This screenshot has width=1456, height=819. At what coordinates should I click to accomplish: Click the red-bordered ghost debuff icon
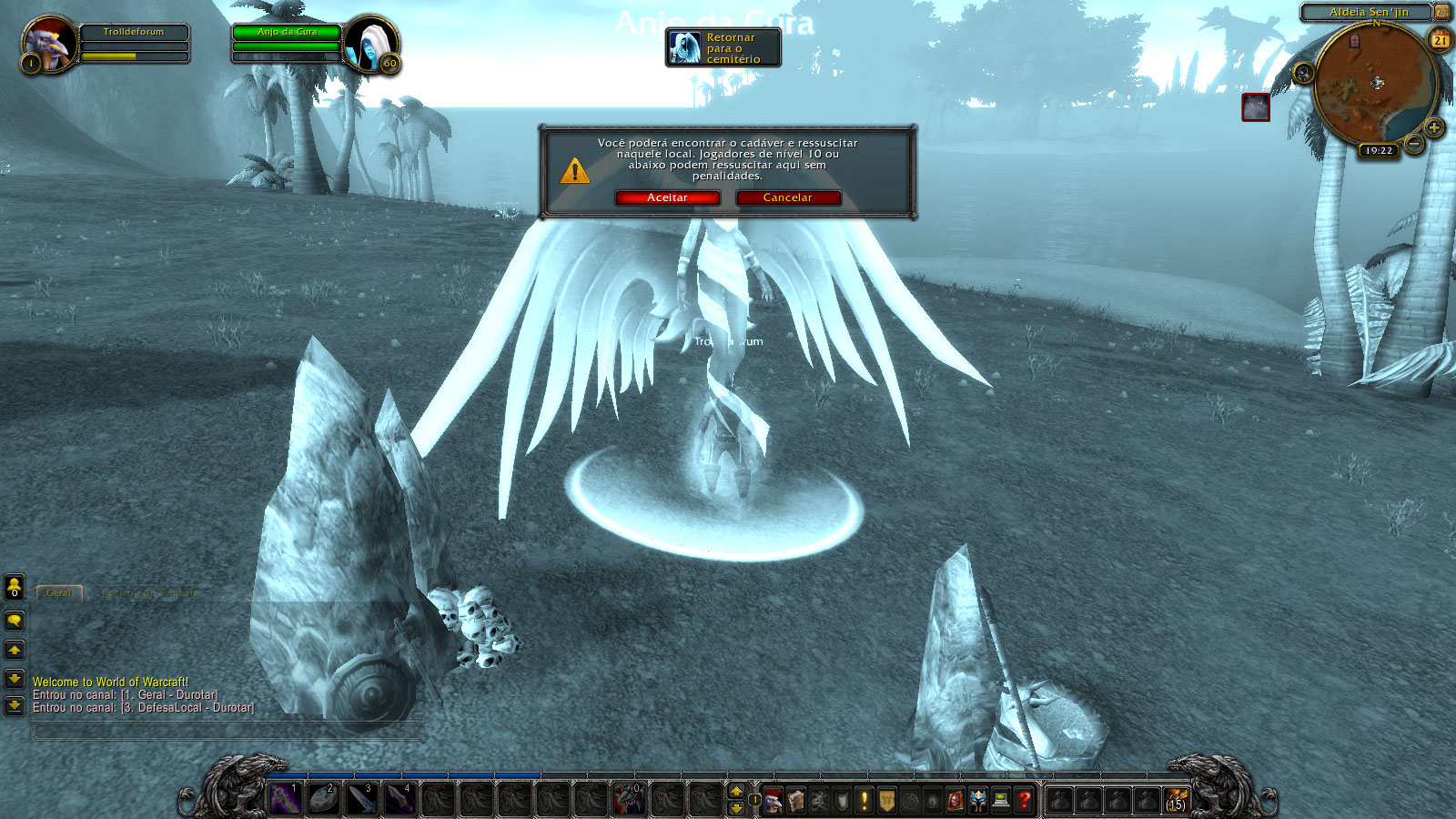point(1256,107)
